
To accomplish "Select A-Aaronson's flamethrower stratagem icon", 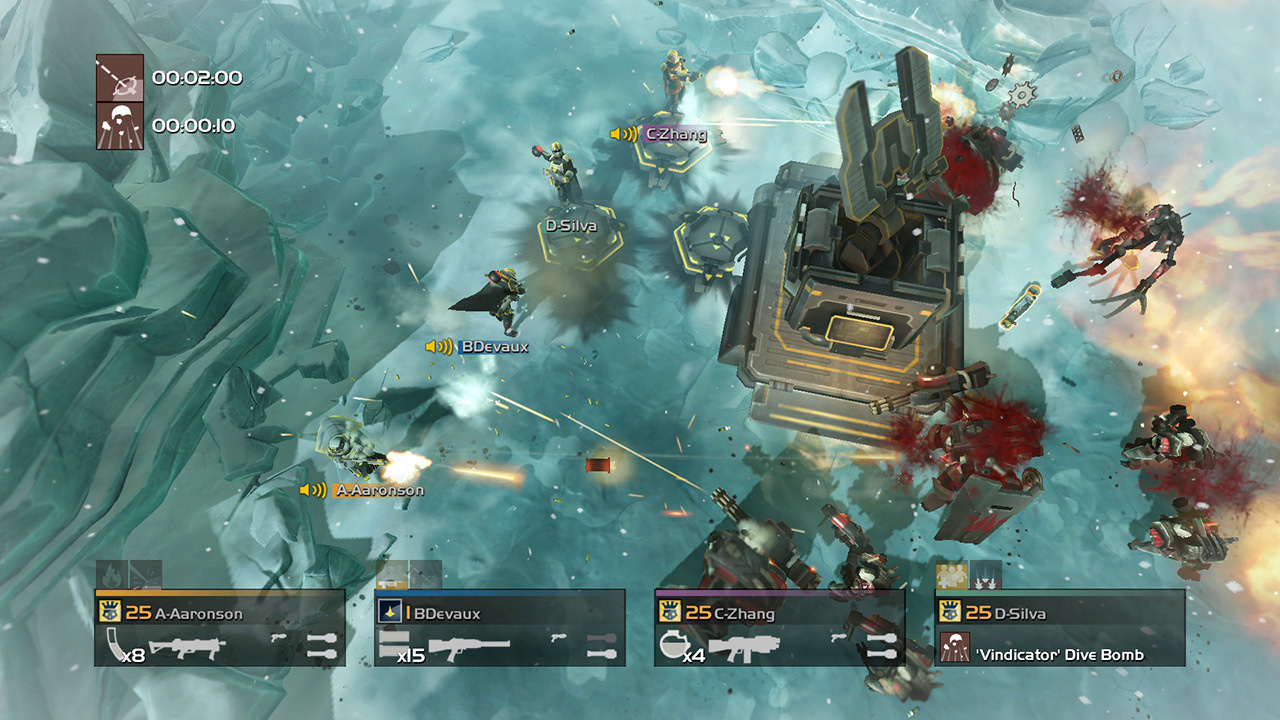I will coord(110,574).
